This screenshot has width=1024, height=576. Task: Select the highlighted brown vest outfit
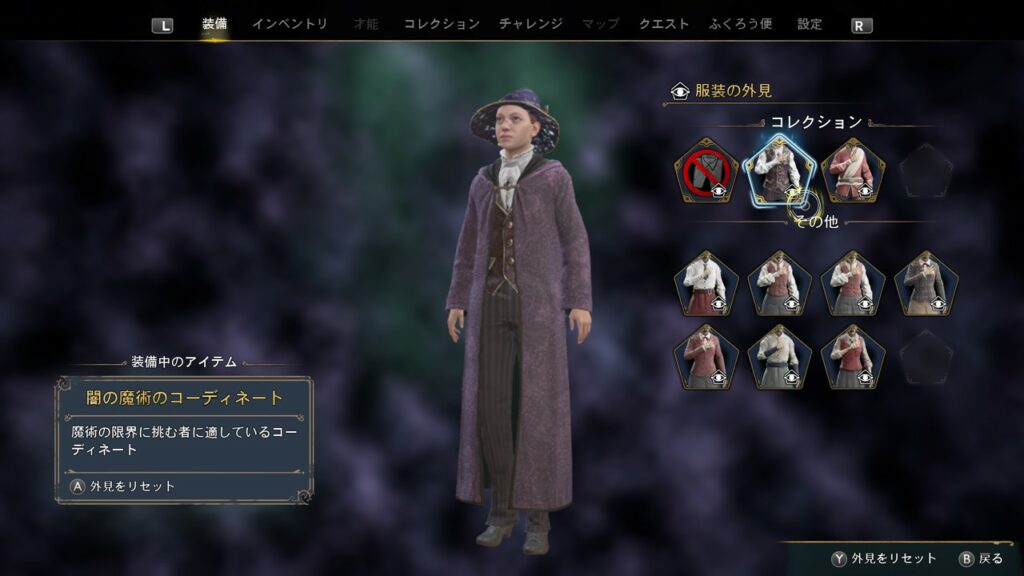(778, 171)
